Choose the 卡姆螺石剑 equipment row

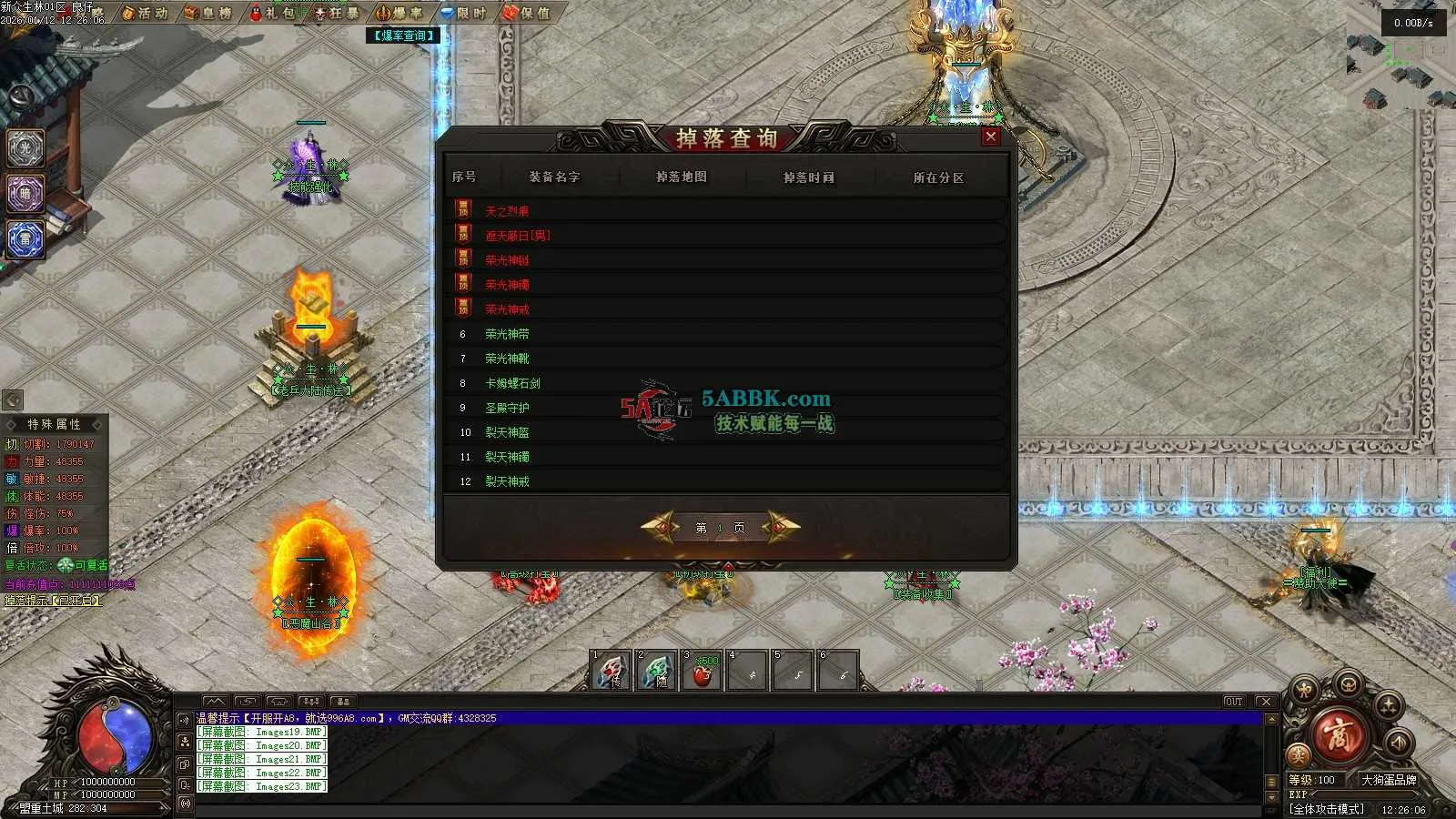pos(512,383)
